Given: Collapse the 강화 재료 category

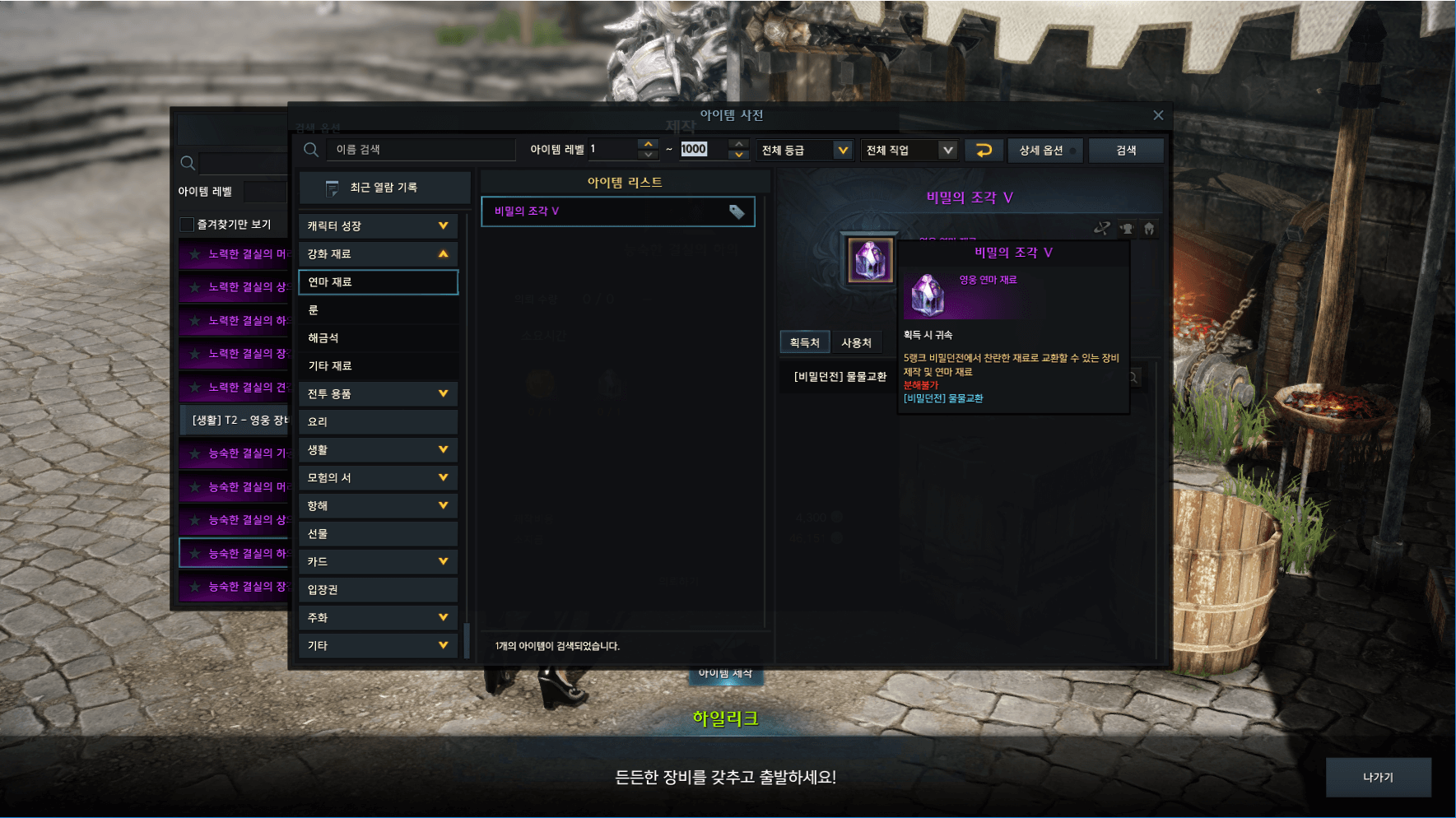Looking at the screenshot, I should coord(378,253).
